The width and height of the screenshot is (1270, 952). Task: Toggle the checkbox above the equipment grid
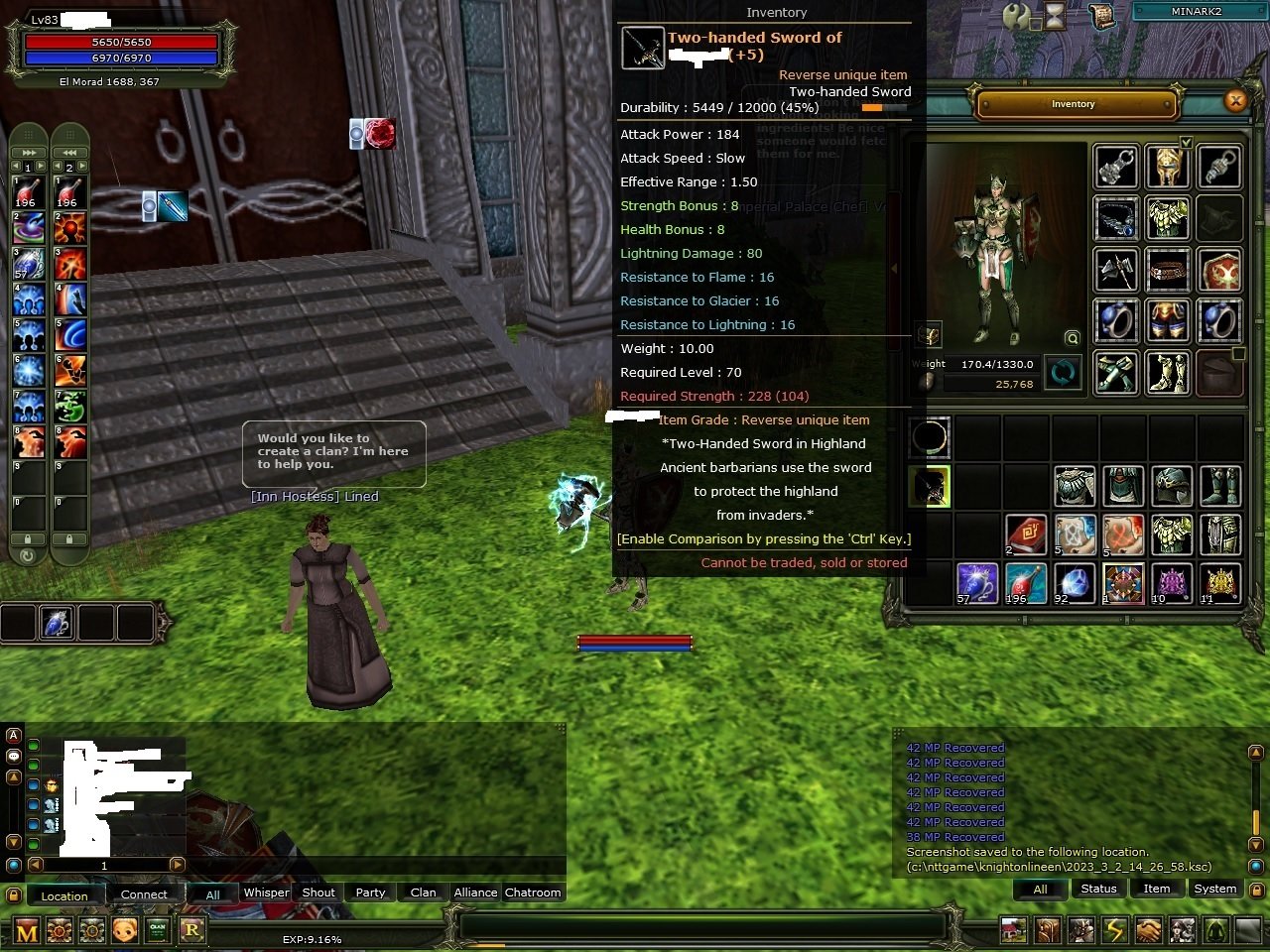[x=1186, y=142]
